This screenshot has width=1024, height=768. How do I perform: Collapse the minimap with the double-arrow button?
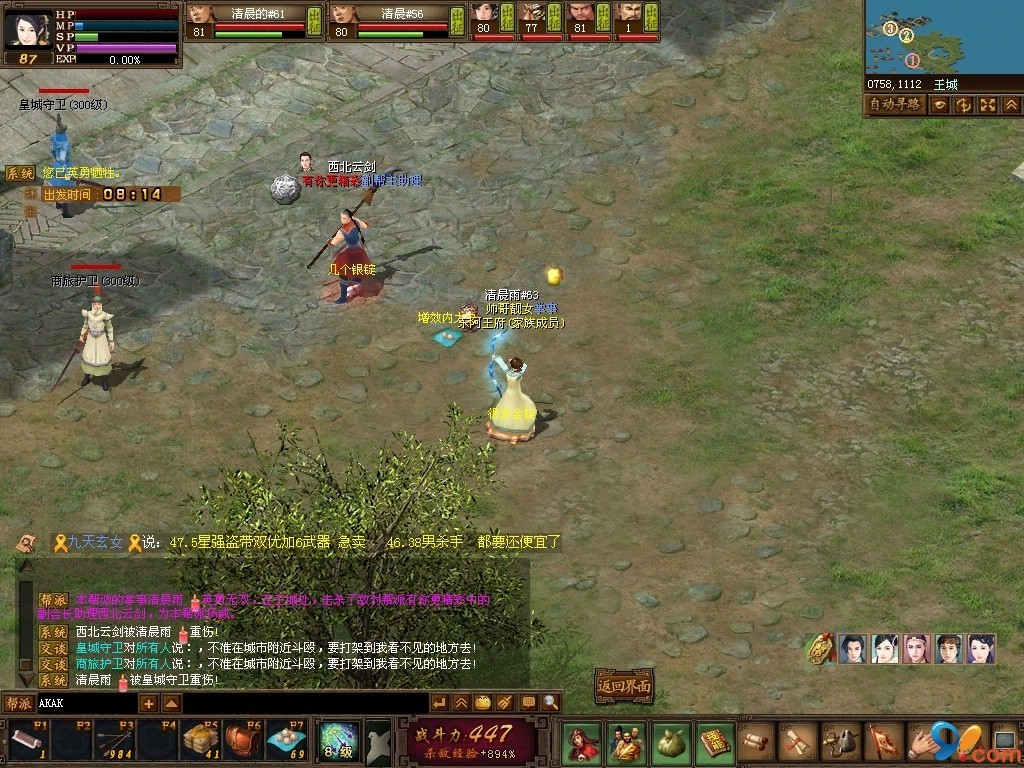tap(1011, 105)
